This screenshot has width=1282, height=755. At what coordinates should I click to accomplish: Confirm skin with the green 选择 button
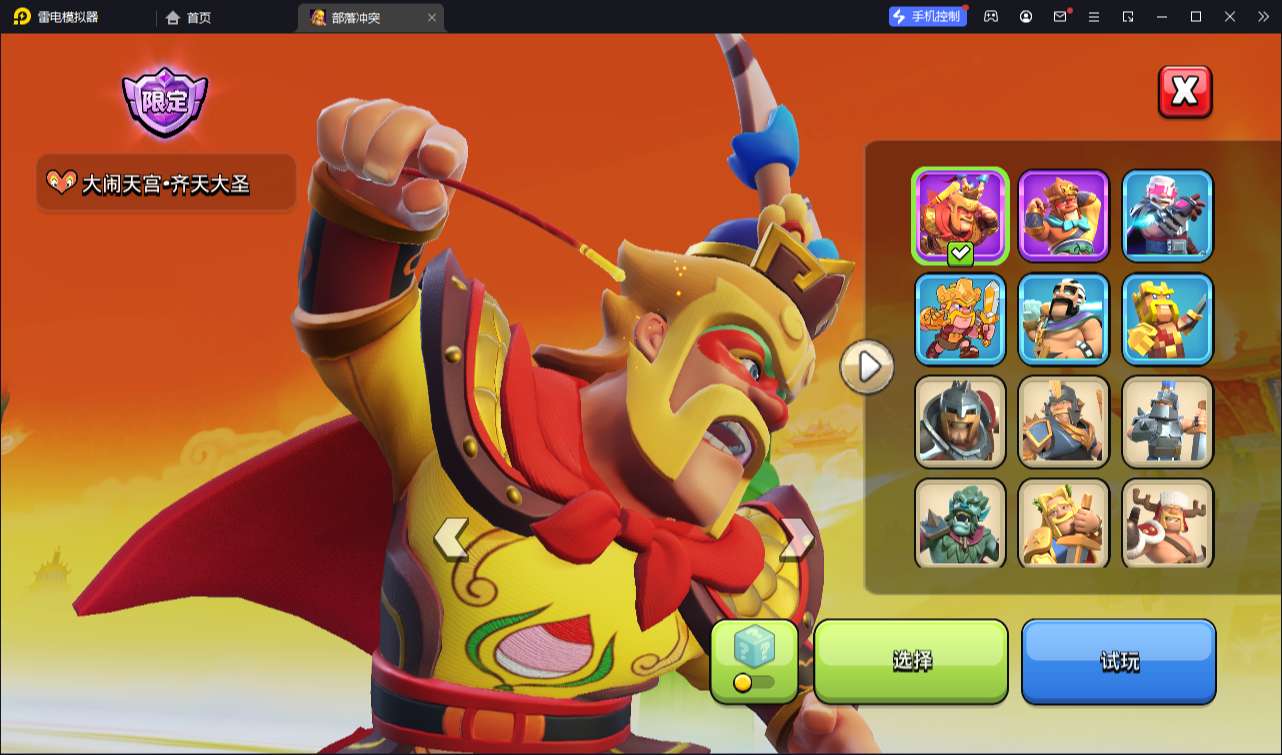pyautogui.click(x=911, y=661)
